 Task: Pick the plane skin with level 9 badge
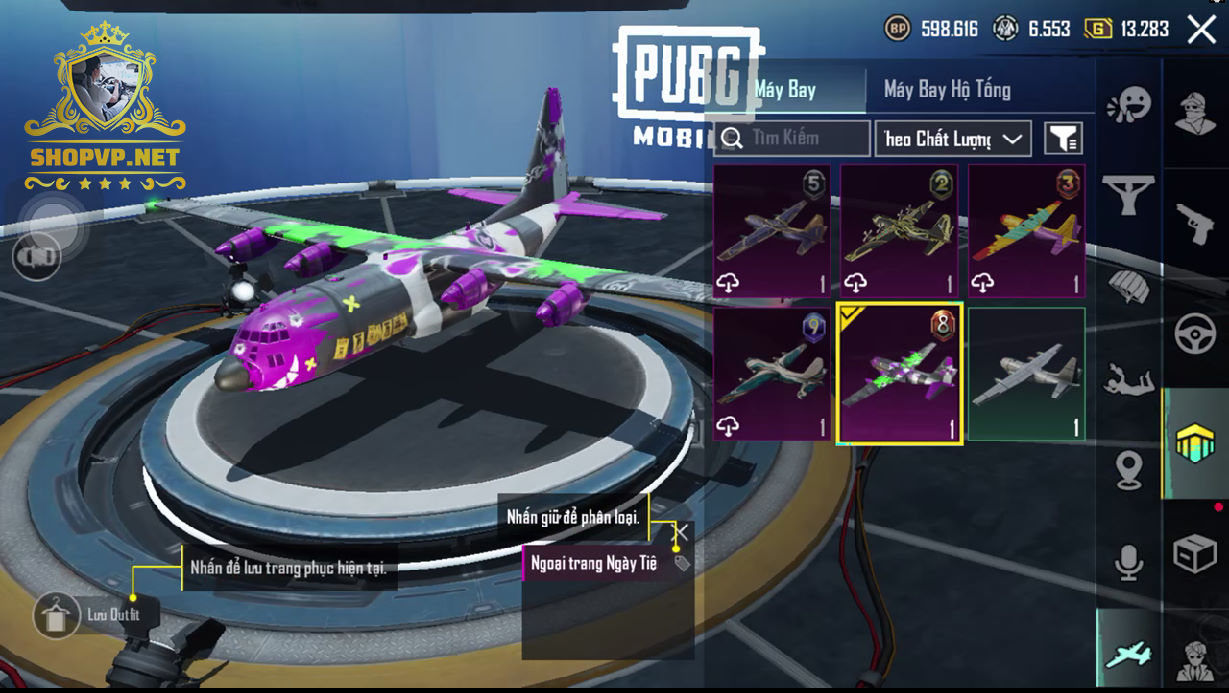coord(772,374)
